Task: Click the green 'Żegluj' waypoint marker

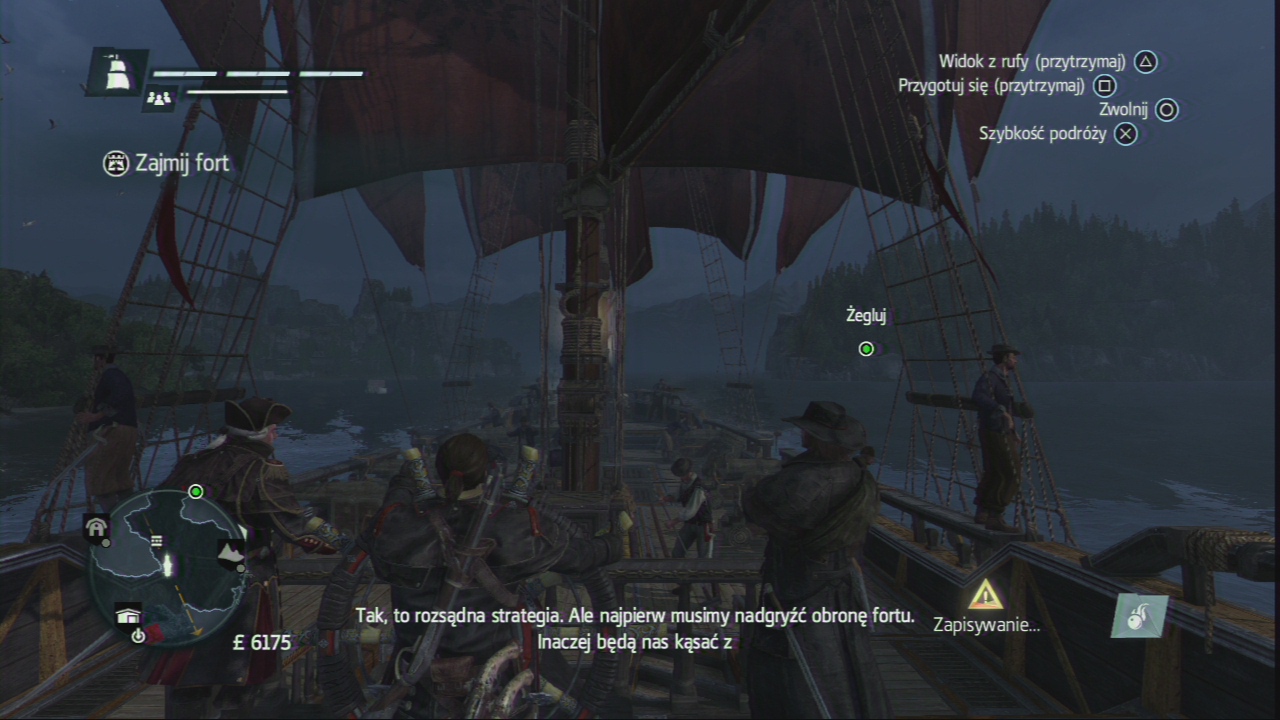Action: (866, 349)
